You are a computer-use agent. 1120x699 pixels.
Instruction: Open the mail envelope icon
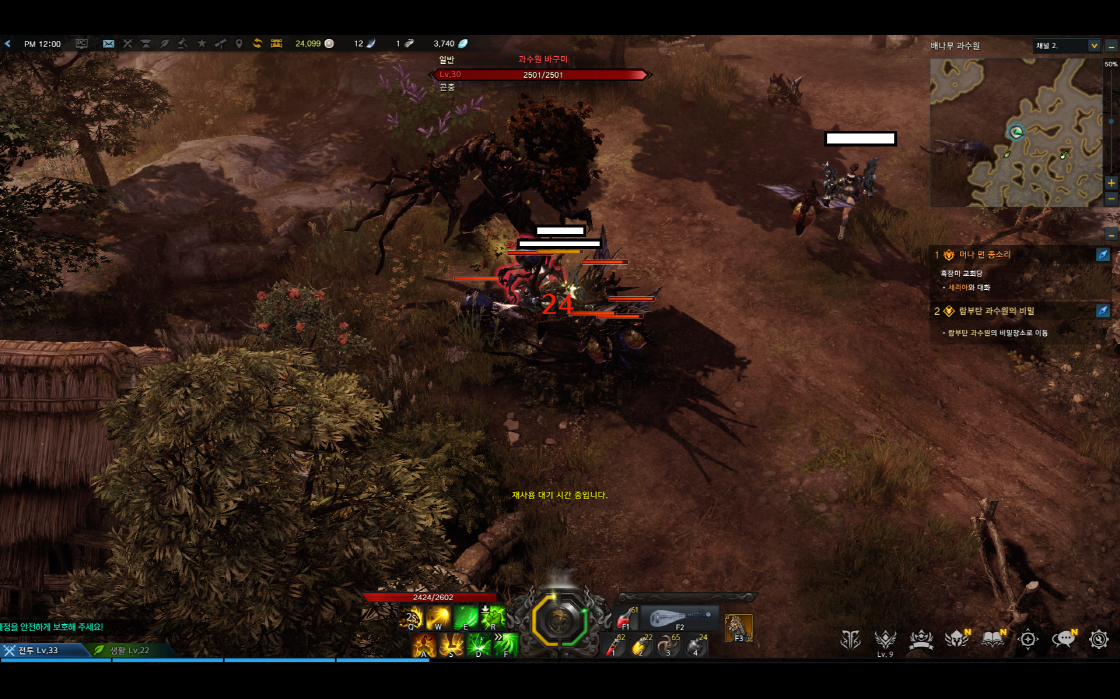(109, 44)
